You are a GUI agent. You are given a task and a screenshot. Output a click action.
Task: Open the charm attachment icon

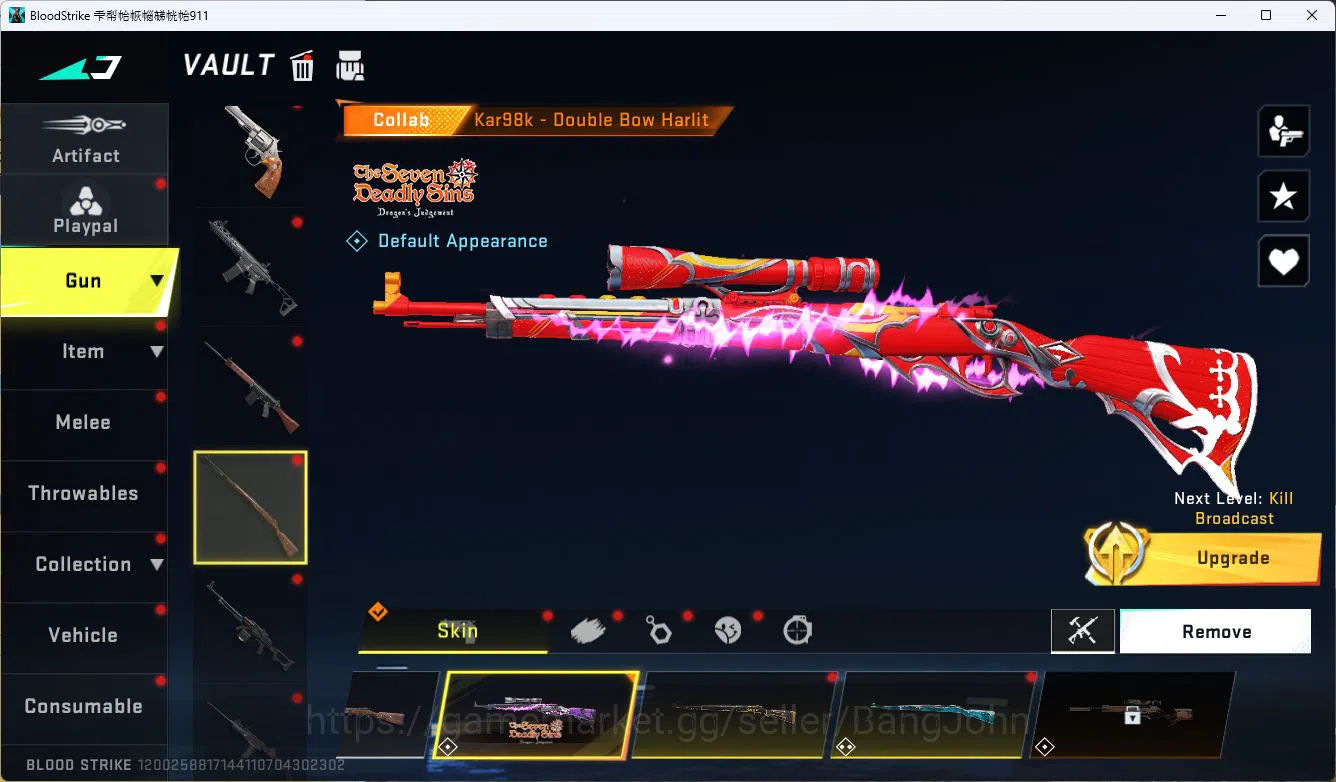click(658, 630)
